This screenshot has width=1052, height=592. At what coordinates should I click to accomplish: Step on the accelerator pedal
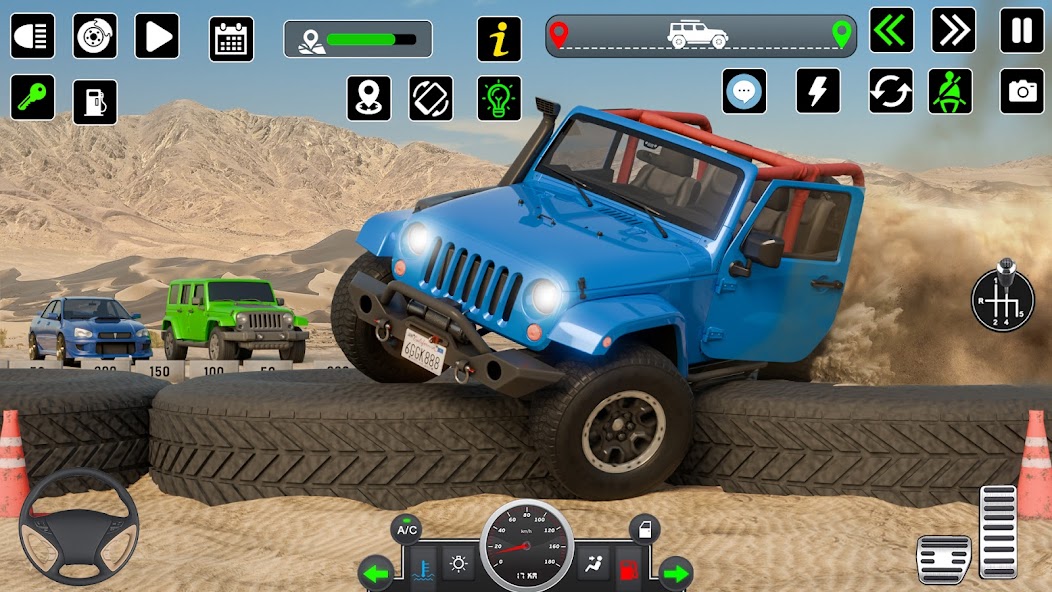point(998,531)
